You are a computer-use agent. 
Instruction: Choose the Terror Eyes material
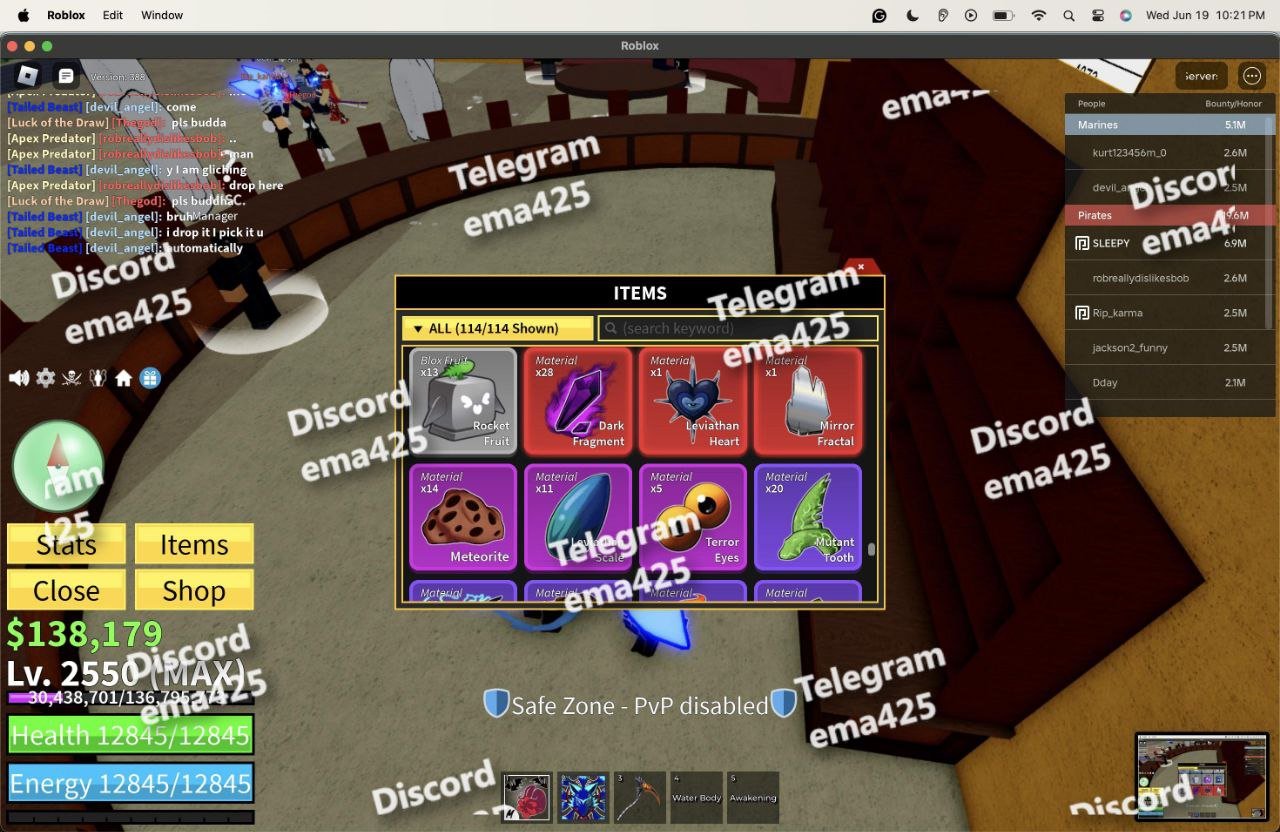click(693, 516)
